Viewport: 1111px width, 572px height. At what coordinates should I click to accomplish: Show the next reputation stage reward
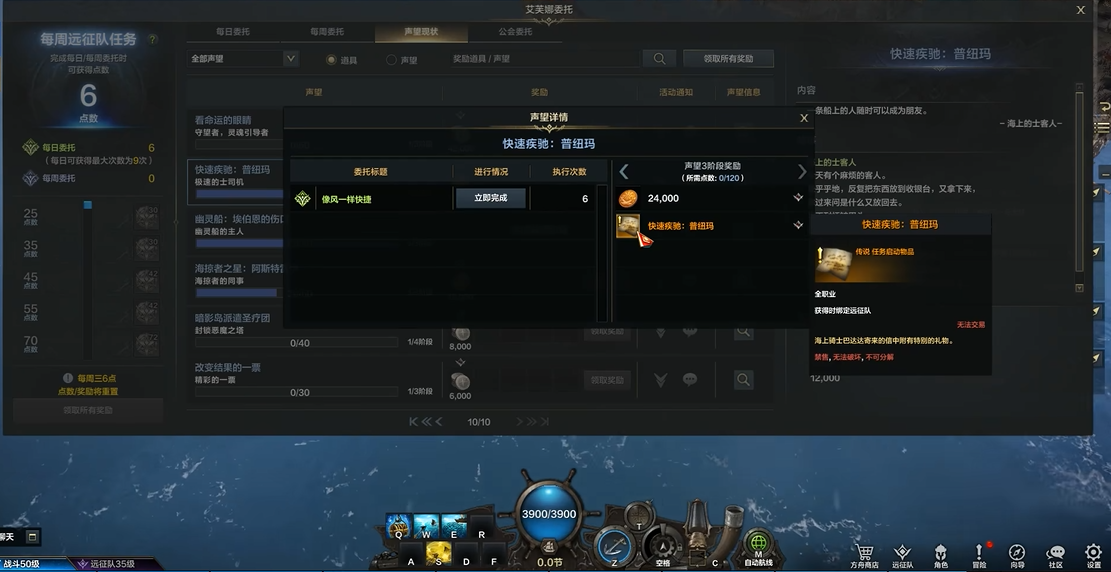[801, 172]
